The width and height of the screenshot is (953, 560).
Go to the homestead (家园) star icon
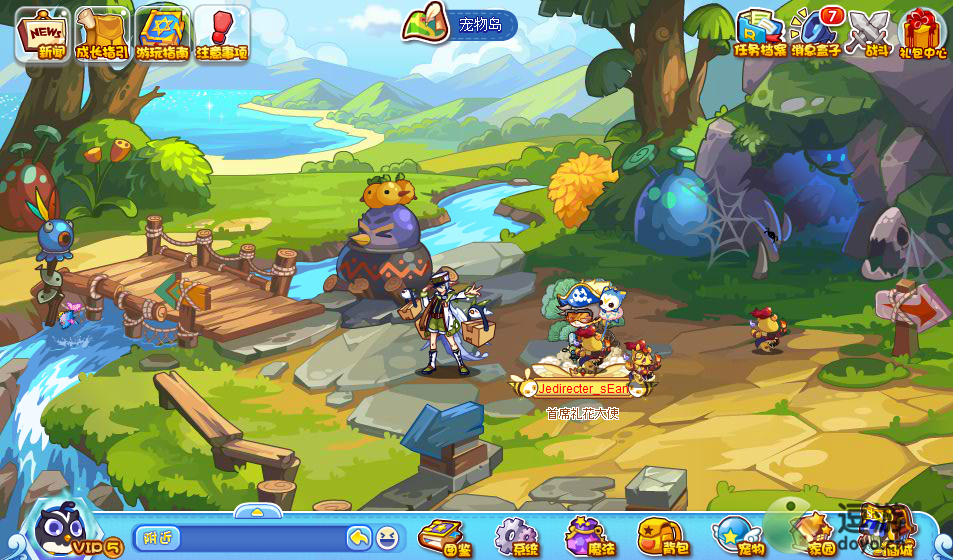(812, 535)
